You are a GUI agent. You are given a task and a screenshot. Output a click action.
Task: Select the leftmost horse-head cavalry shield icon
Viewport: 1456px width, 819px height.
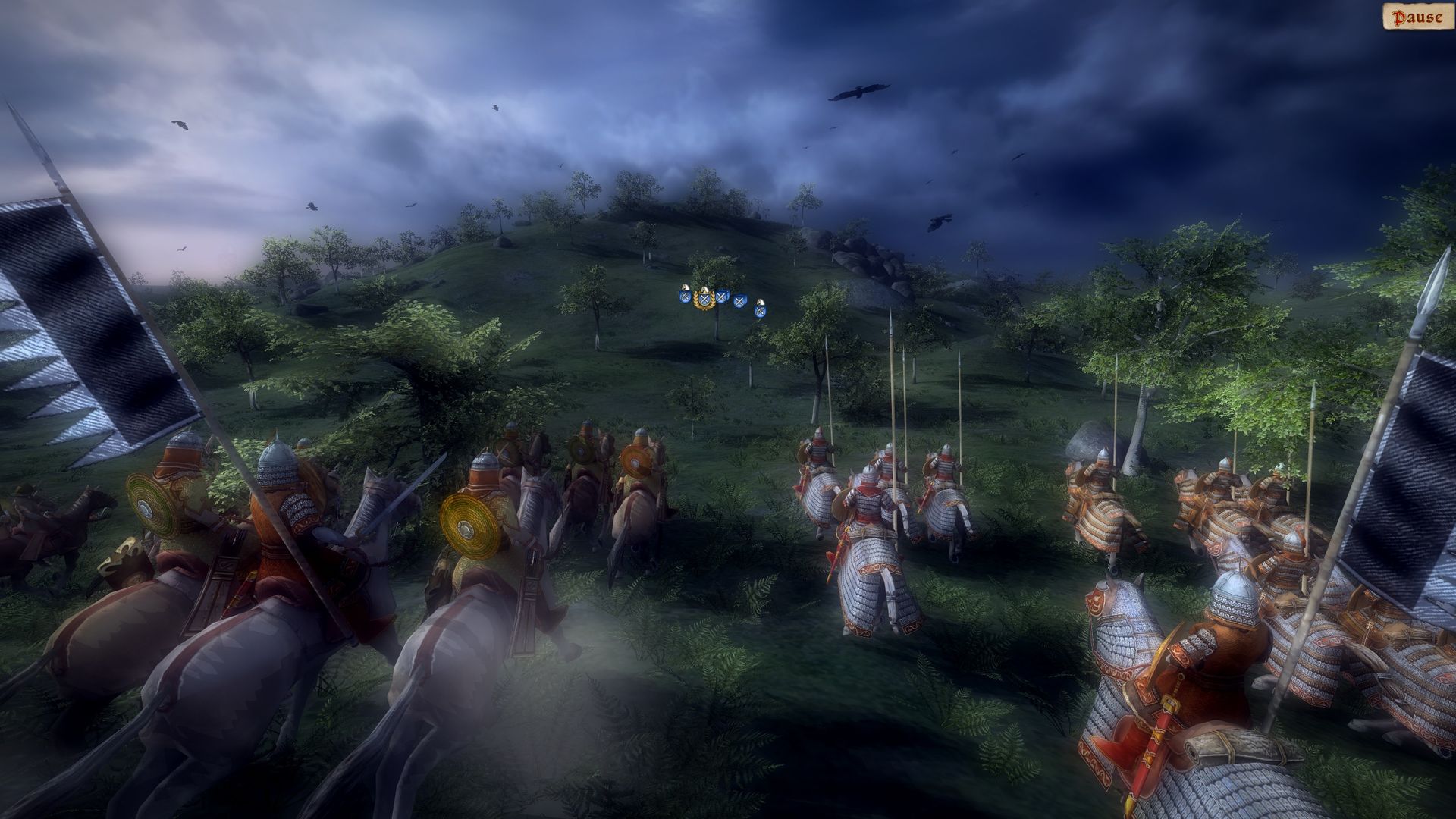click(686, 294)
